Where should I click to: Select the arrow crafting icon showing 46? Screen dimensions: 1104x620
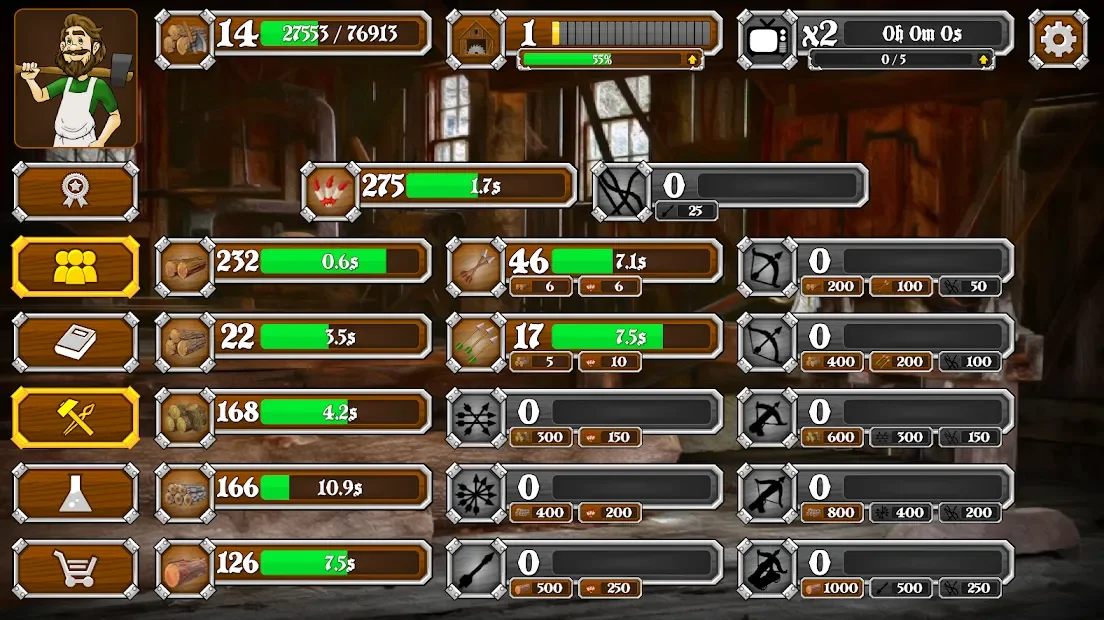tap(475, 267)
